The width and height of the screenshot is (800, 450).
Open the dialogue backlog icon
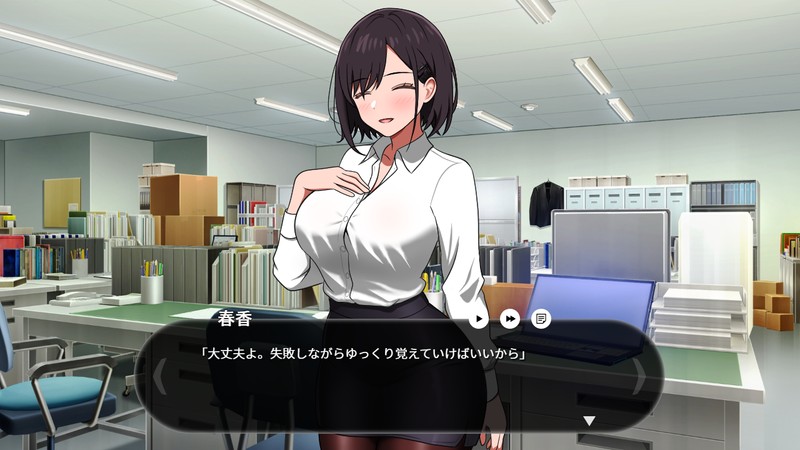pyautogui.click(x=541, y=319)
